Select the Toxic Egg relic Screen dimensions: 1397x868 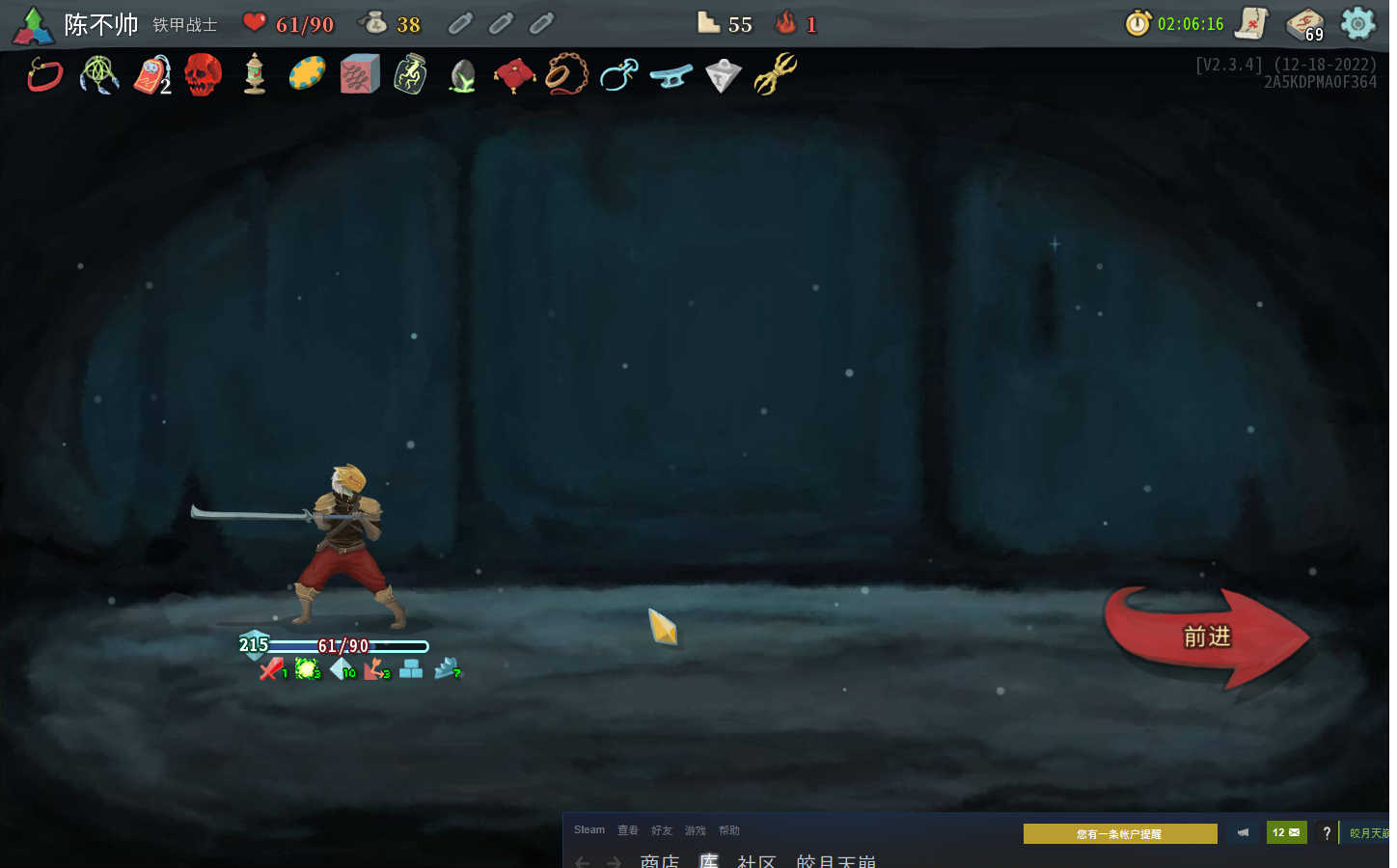pyautogui.click(x=463, y=75)
